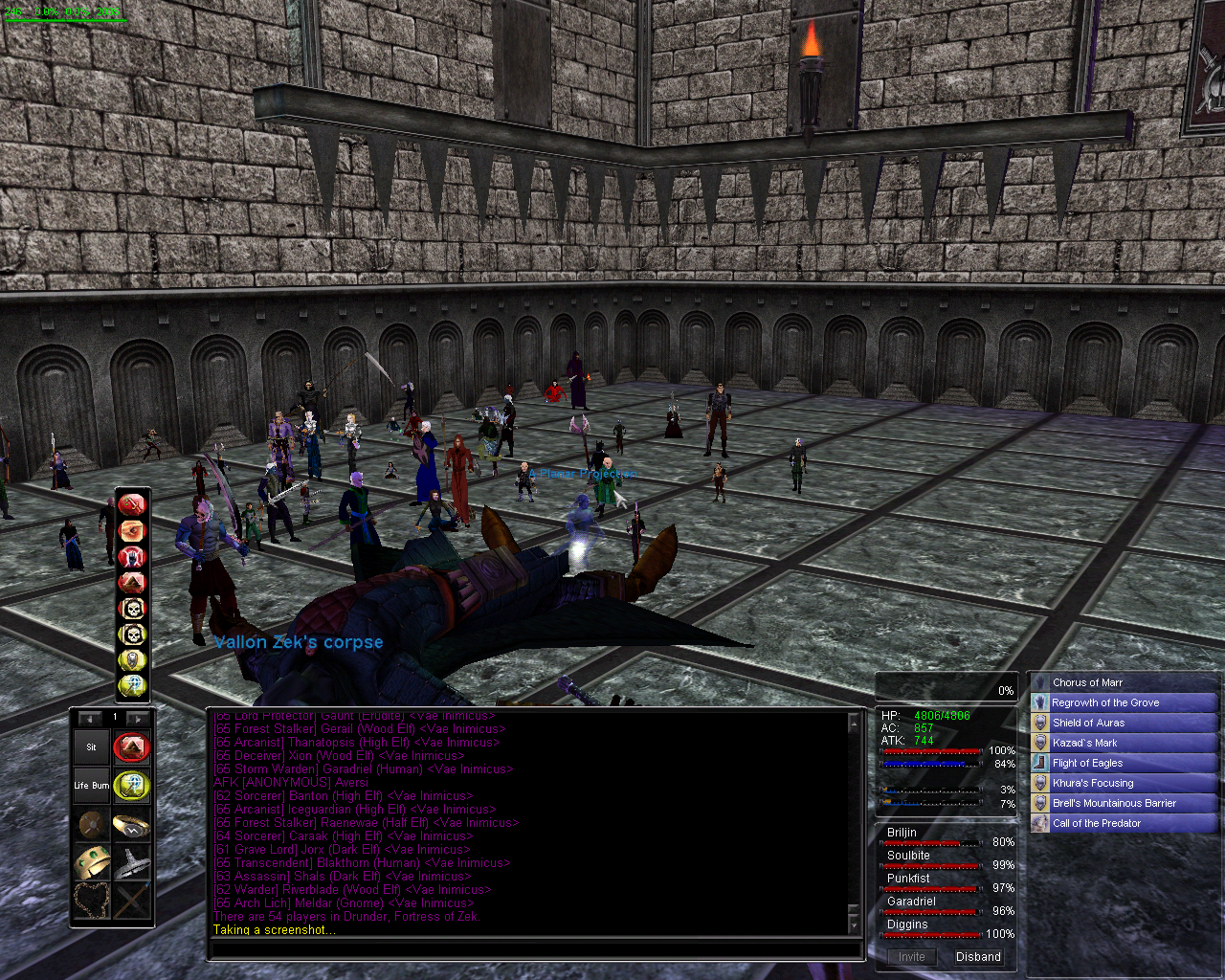Use the round wooden shield hotbar slot

tap(92, 824)
